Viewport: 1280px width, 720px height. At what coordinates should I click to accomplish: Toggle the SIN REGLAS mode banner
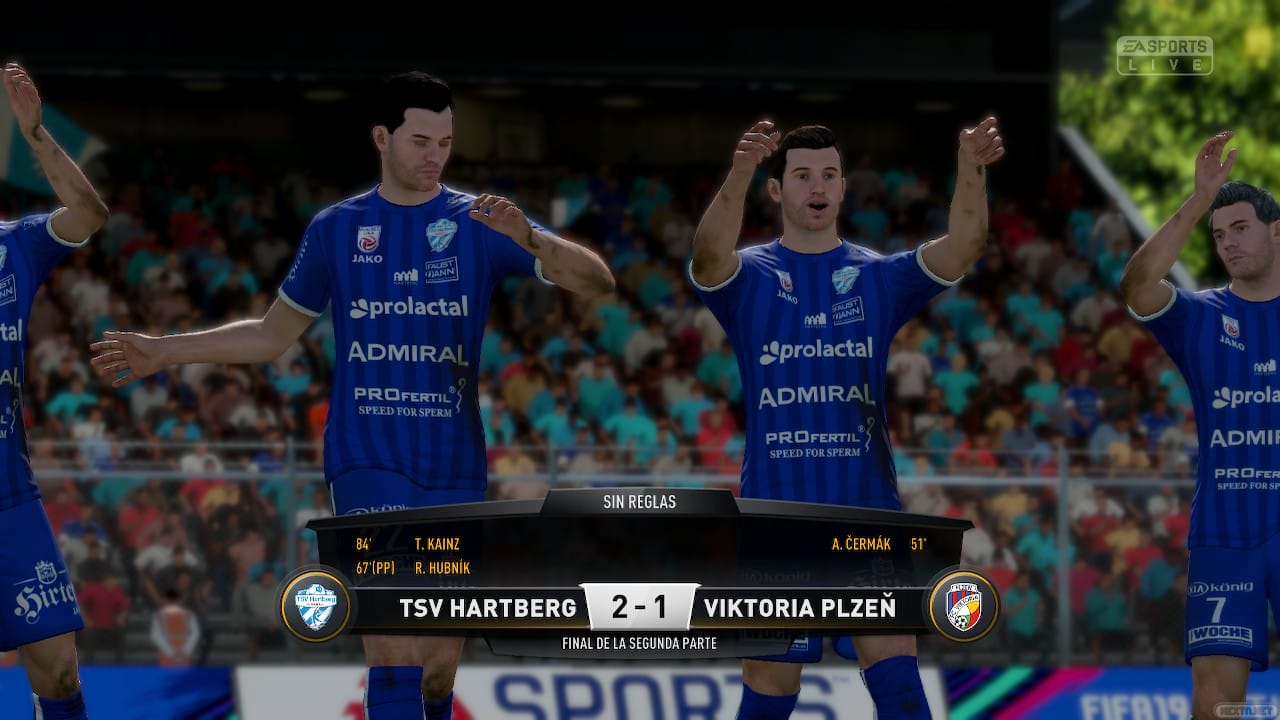click(x=639, y=502)
